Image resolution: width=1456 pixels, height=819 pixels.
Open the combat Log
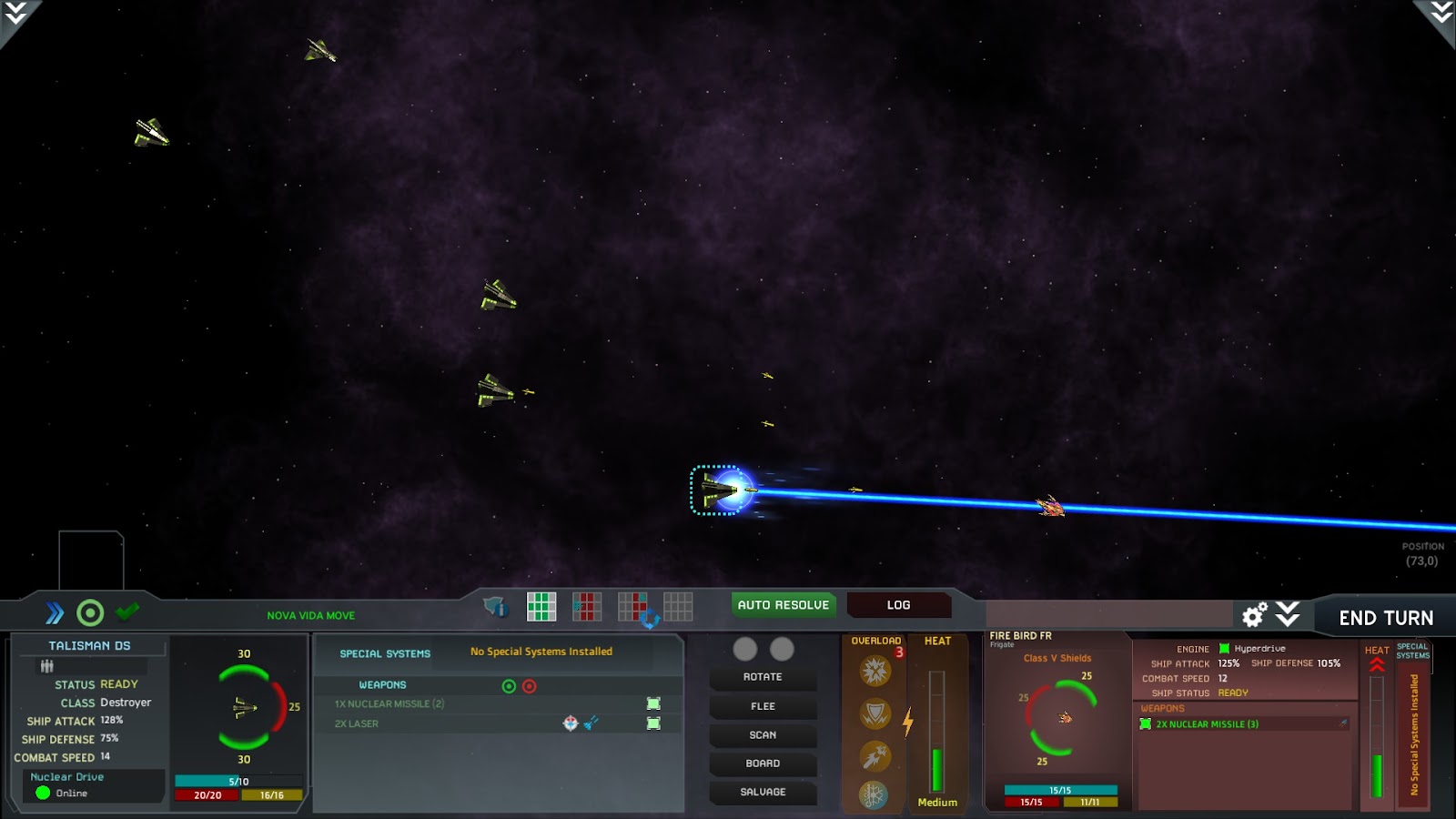click(898, 605)
